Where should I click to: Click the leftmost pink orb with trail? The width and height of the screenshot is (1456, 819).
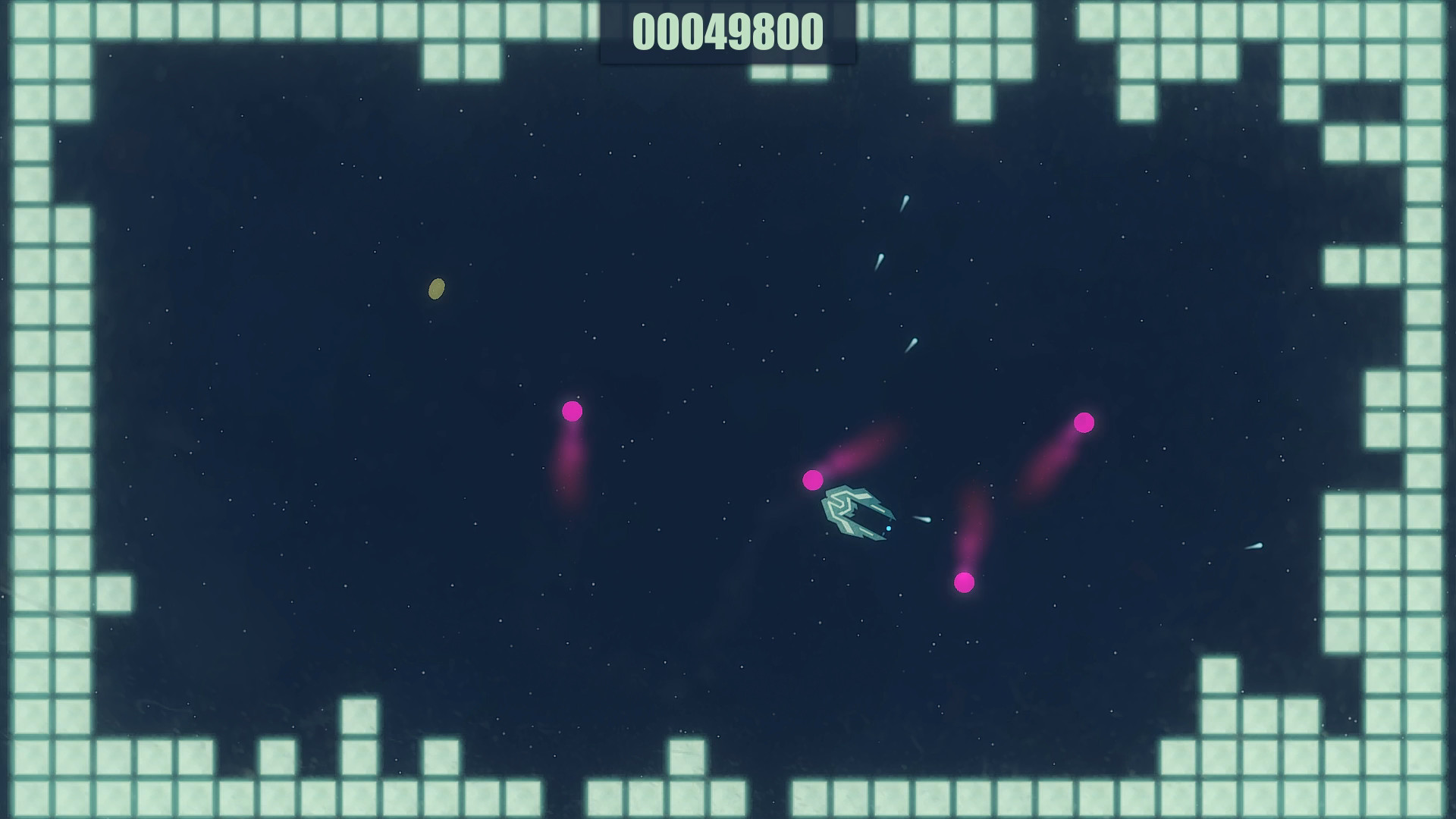pos(571,410)
